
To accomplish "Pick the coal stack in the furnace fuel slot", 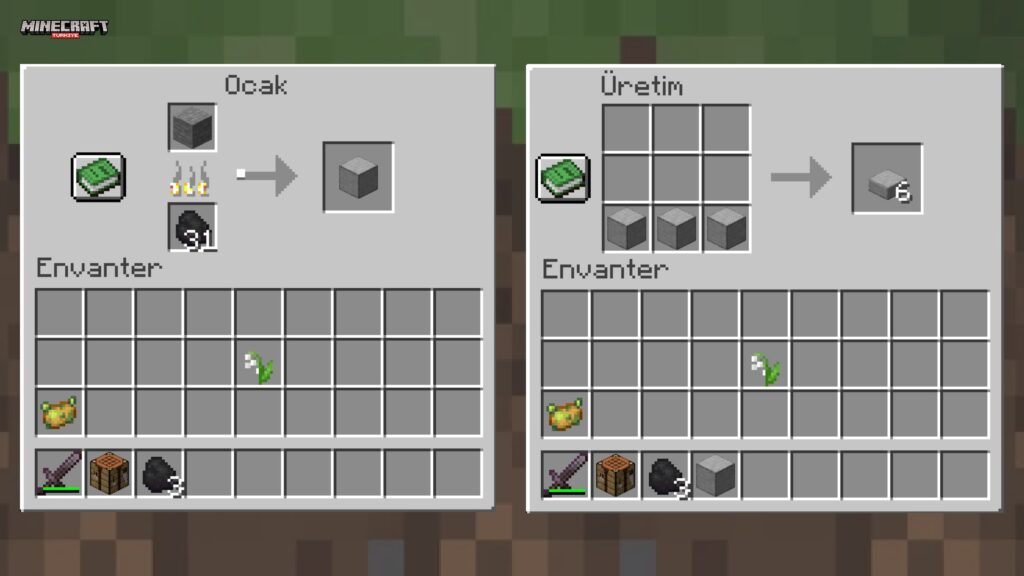I will click(192, 227).
